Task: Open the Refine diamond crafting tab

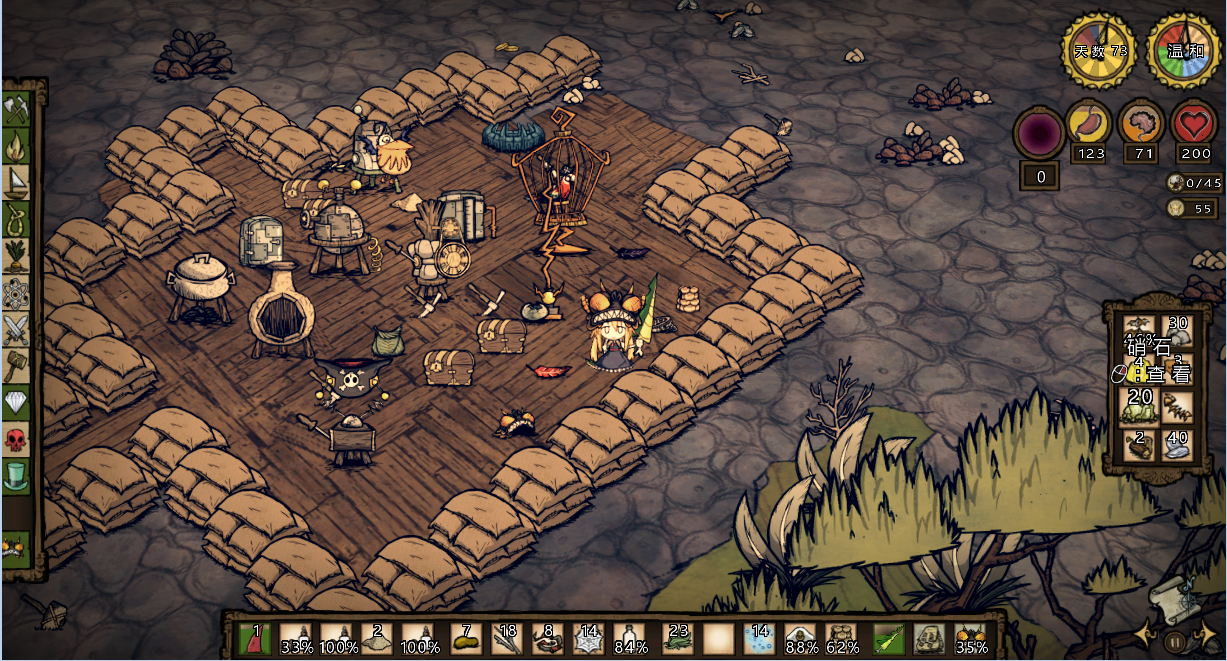Action: (17, 402)
